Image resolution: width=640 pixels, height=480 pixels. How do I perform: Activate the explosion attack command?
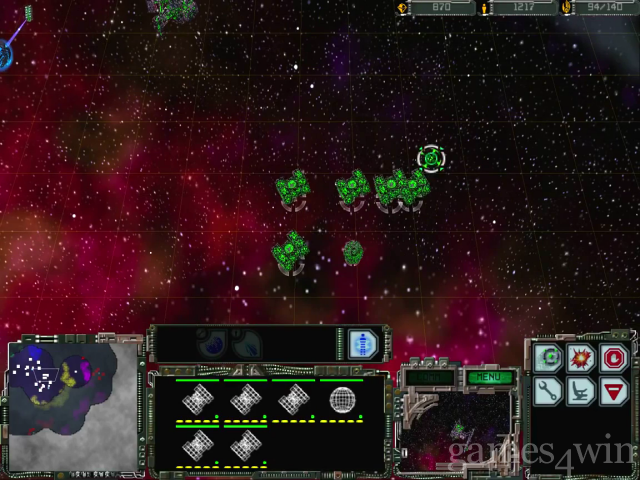click(581, 357)
